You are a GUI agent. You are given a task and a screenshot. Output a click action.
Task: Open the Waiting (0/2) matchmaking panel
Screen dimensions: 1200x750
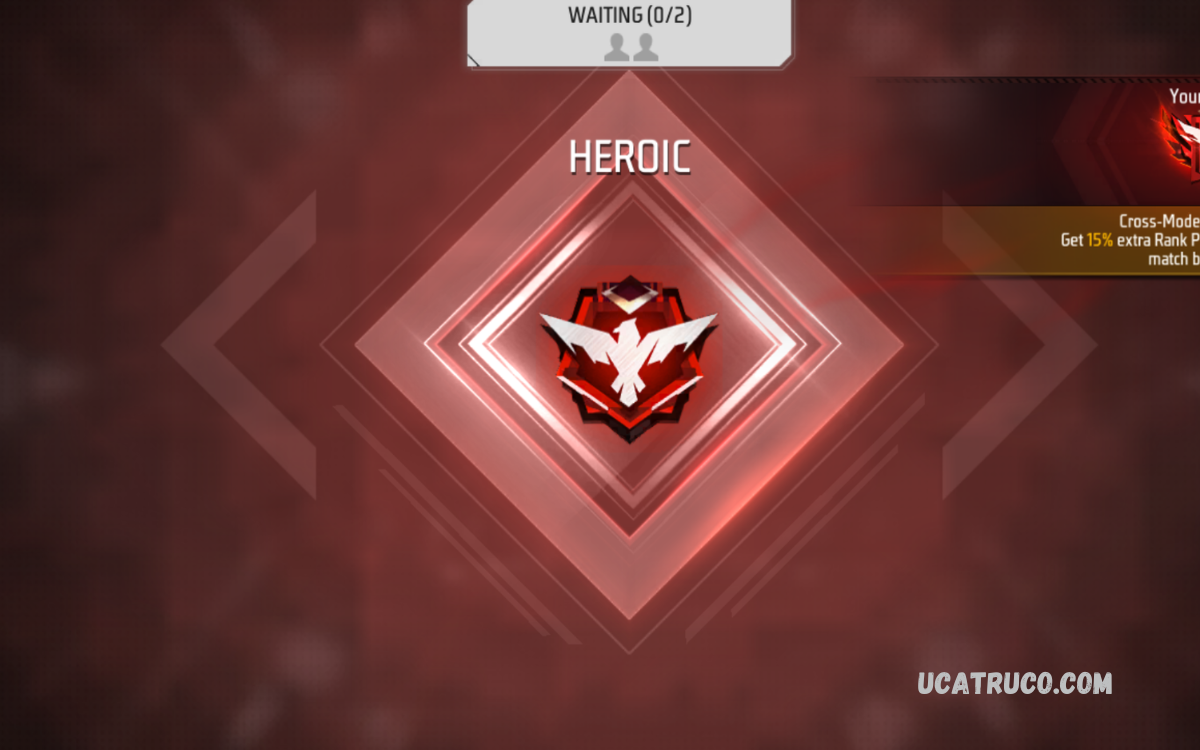(x=630, y=32)
